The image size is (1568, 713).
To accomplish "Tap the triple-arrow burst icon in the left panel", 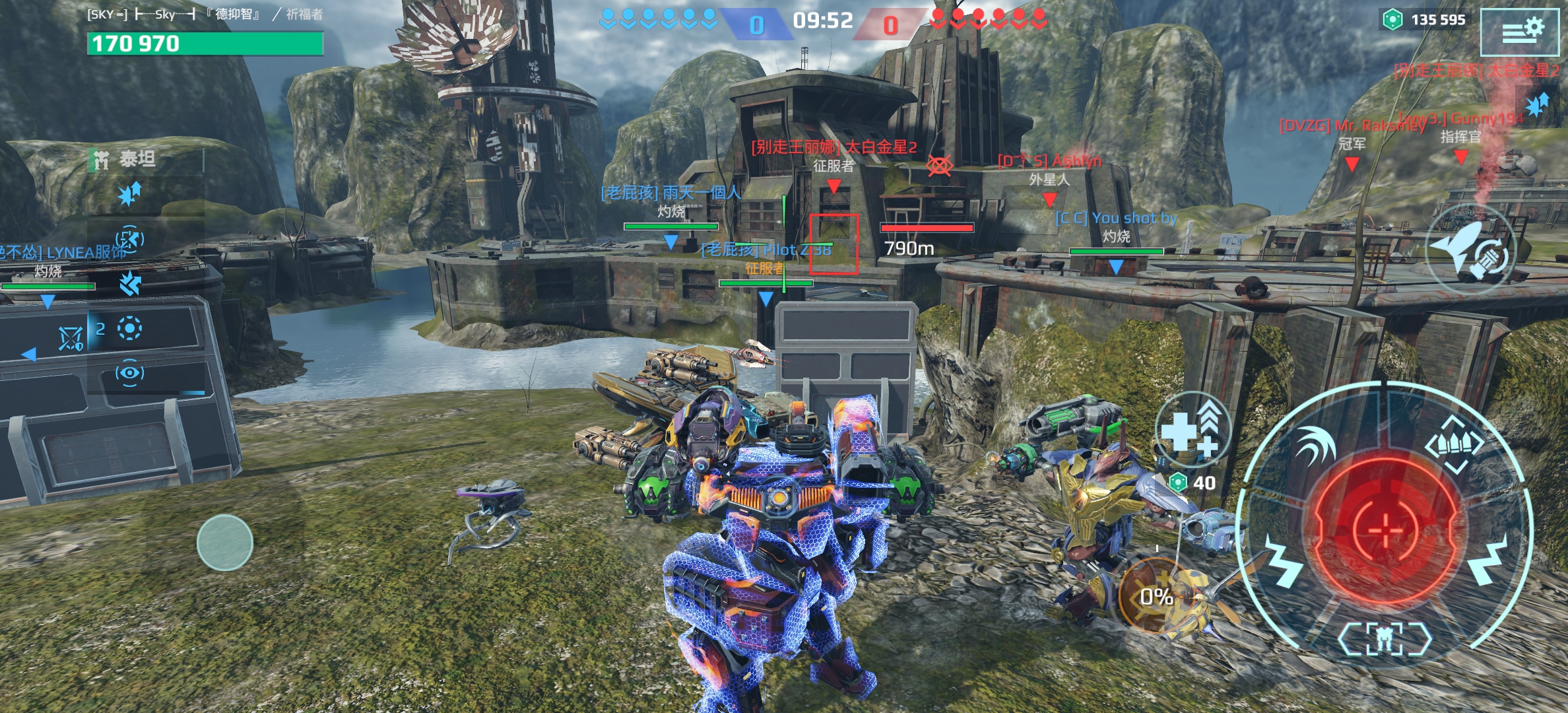I will [x=130, y=283].
